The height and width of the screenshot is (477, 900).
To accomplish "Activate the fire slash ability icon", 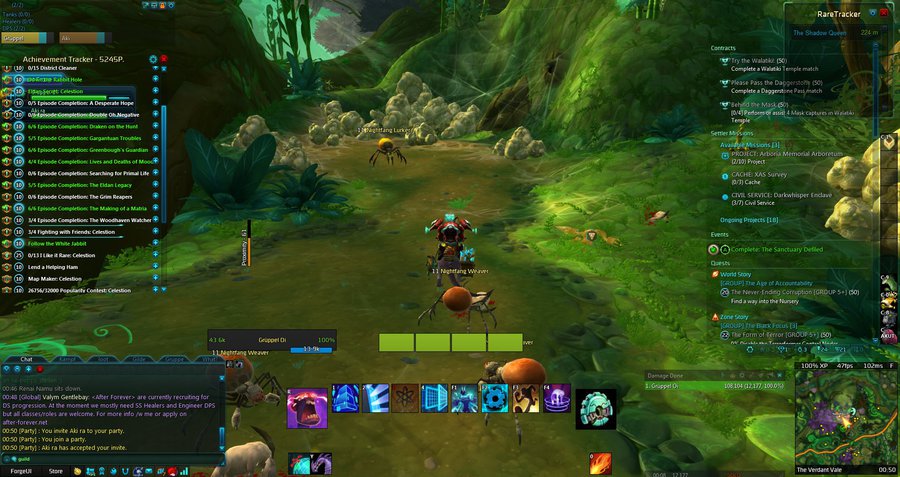I will click(x=601, y=464).
